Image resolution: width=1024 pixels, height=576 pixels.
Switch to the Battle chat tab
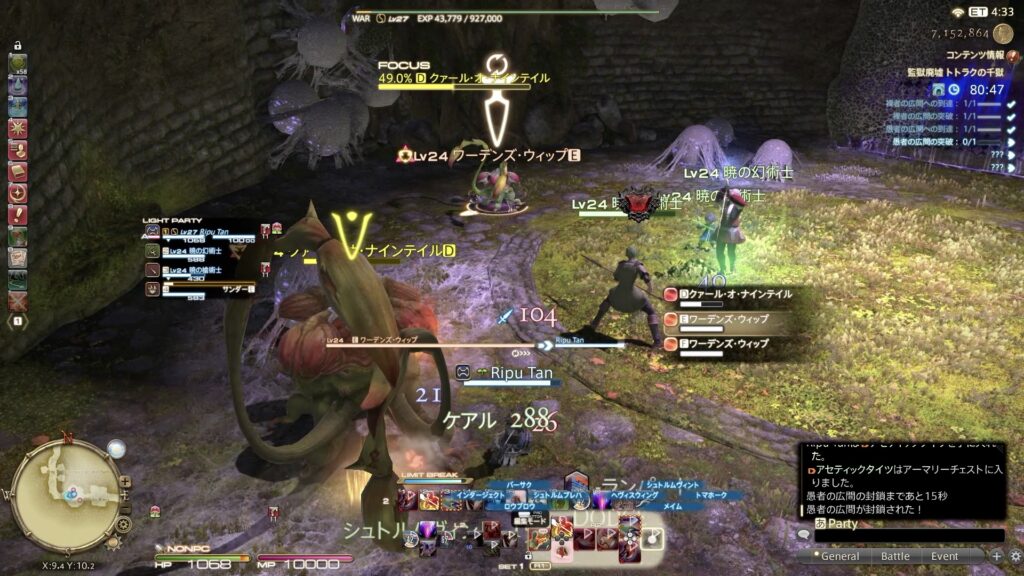coord(895,556)
